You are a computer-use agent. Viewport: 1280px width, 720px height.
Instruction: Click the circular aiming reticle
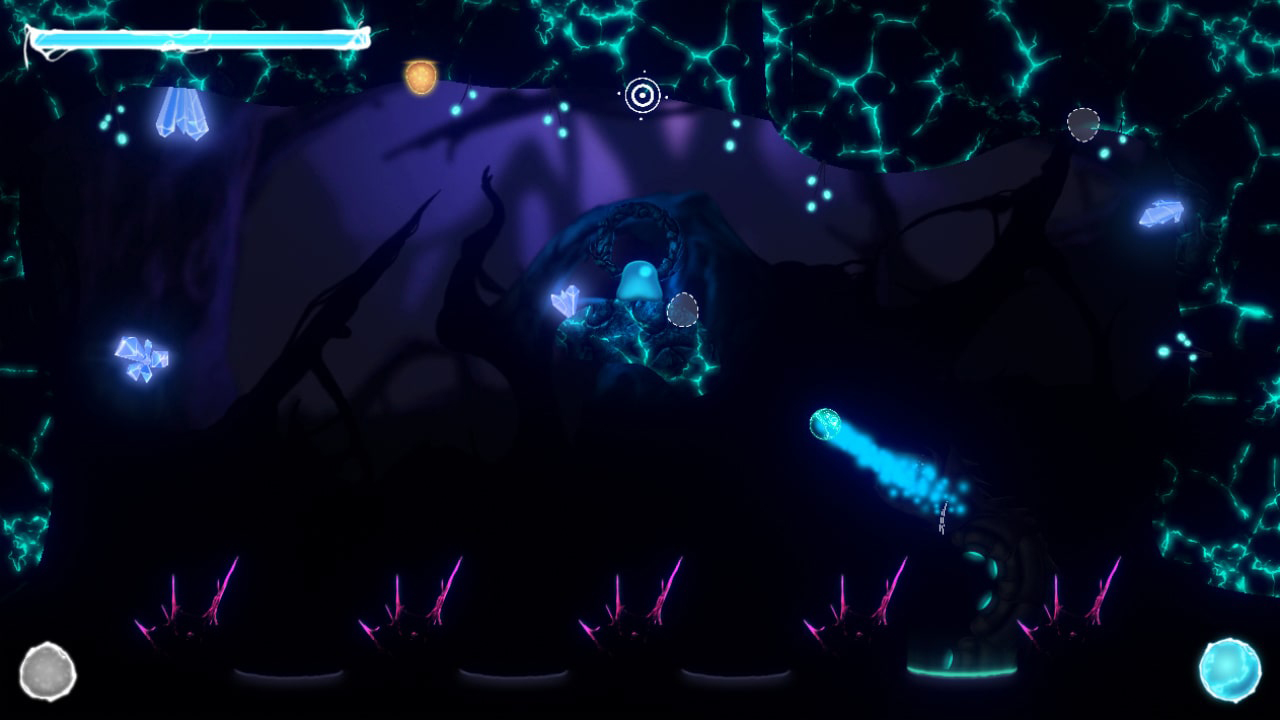643,96
